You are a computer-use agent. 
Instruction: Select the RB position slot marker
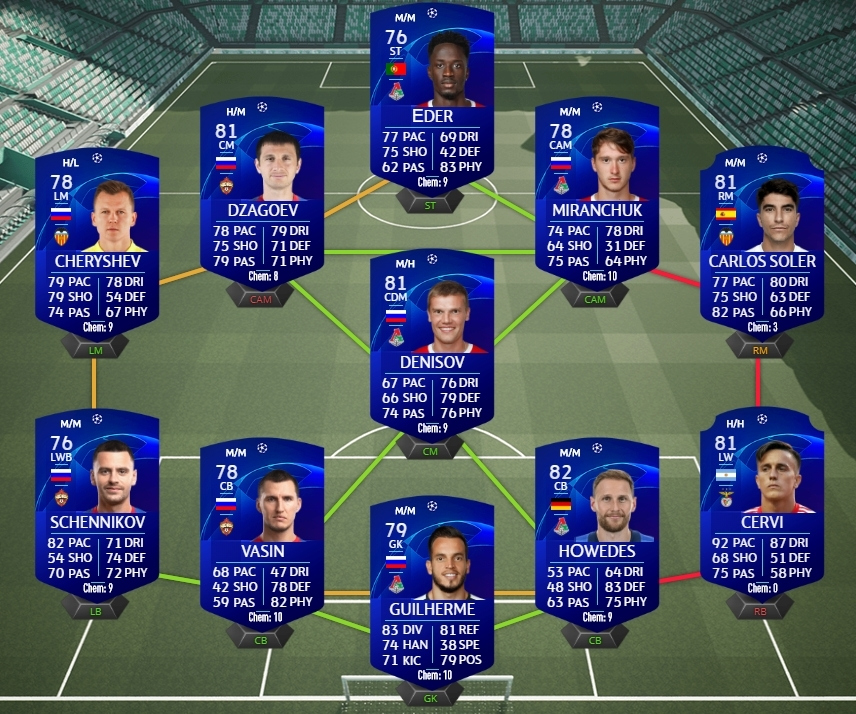point(762,608)
